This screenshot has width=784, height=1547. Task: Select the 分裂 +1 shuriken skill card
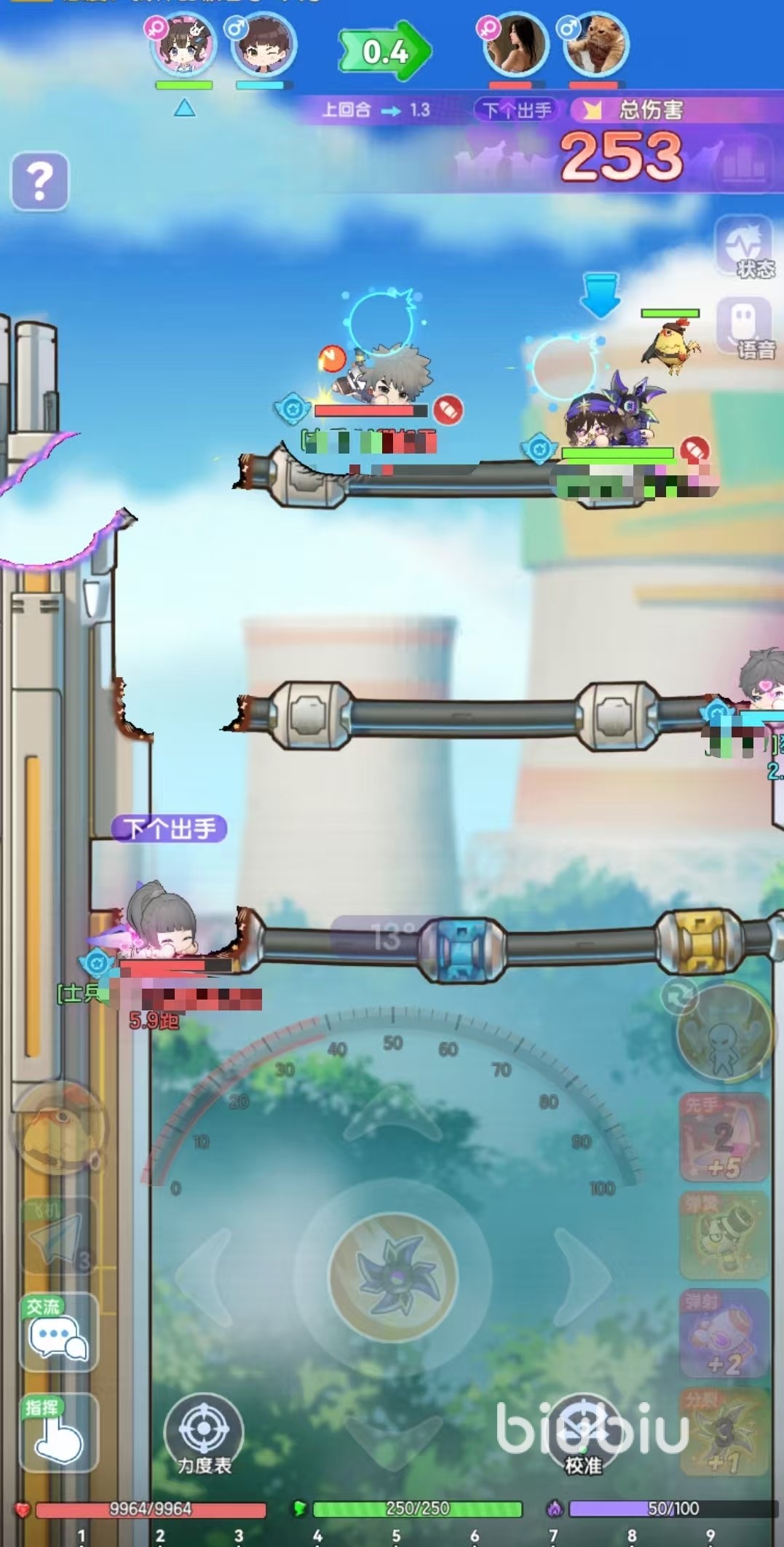pyautogui.click(x=724, y=1432)
